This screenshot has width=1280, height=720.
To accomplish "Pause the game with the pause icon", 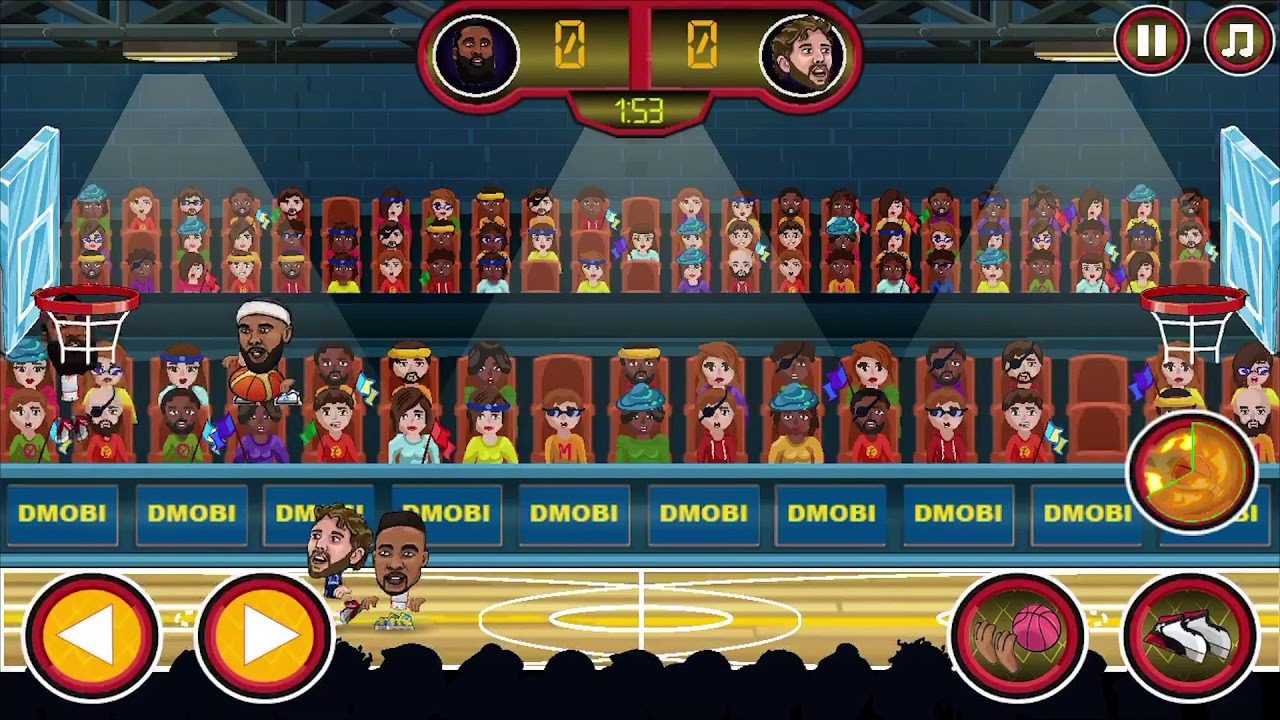I will pyautogui.click(x=1152, y=40).
